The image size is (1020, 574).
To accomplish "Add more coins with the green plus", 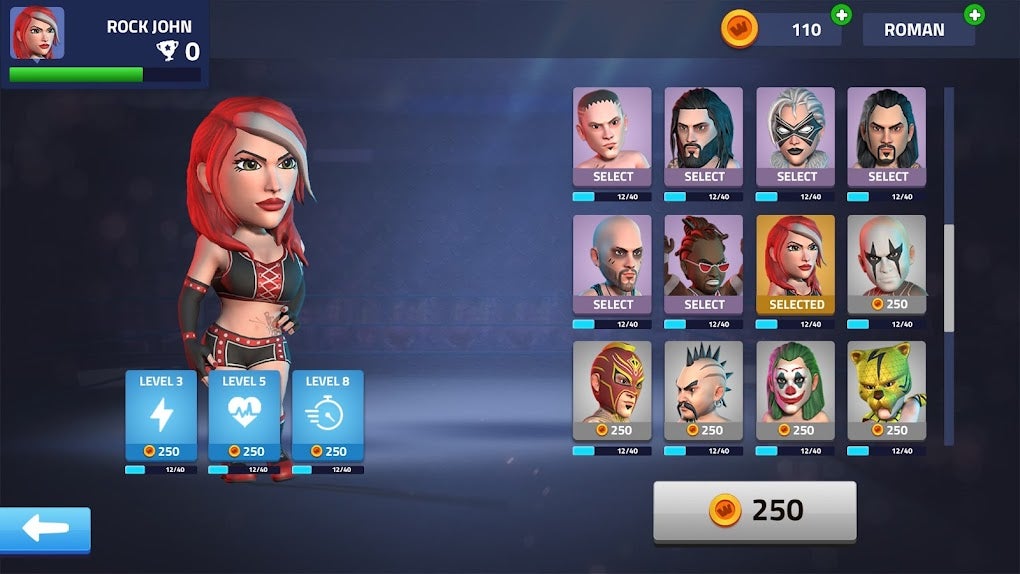I will click(841, 15).
